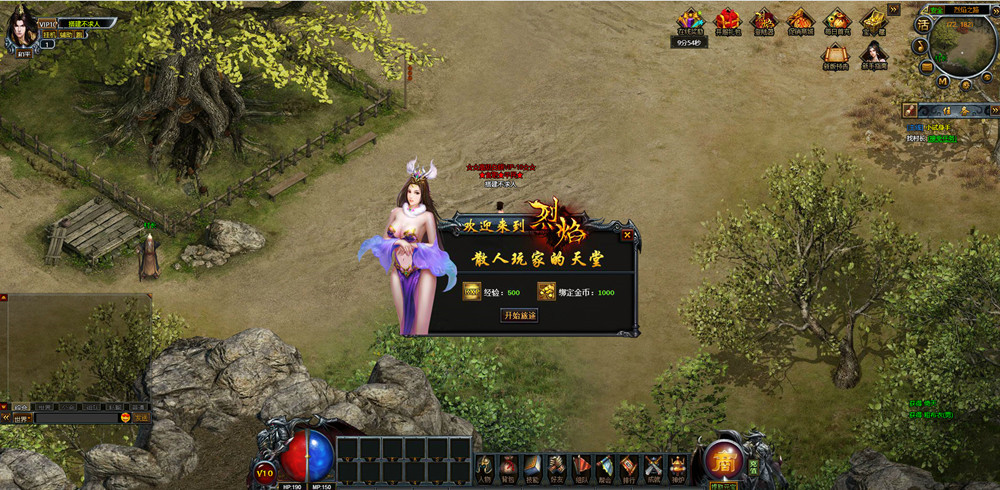Click the round M button by the minimap

pos(941,80)
